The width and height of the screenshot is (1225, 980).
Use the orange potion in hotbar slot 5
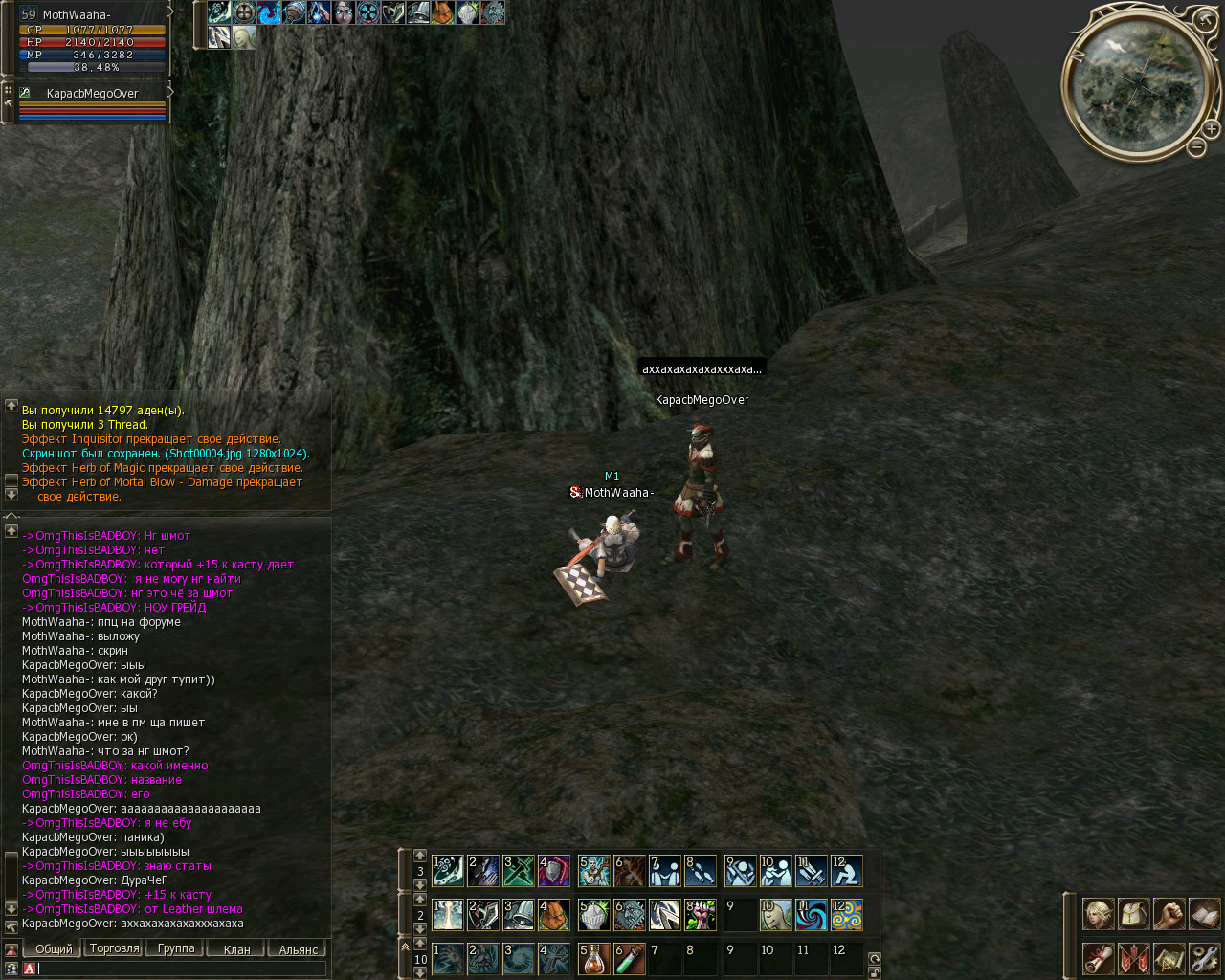point(593,958)
